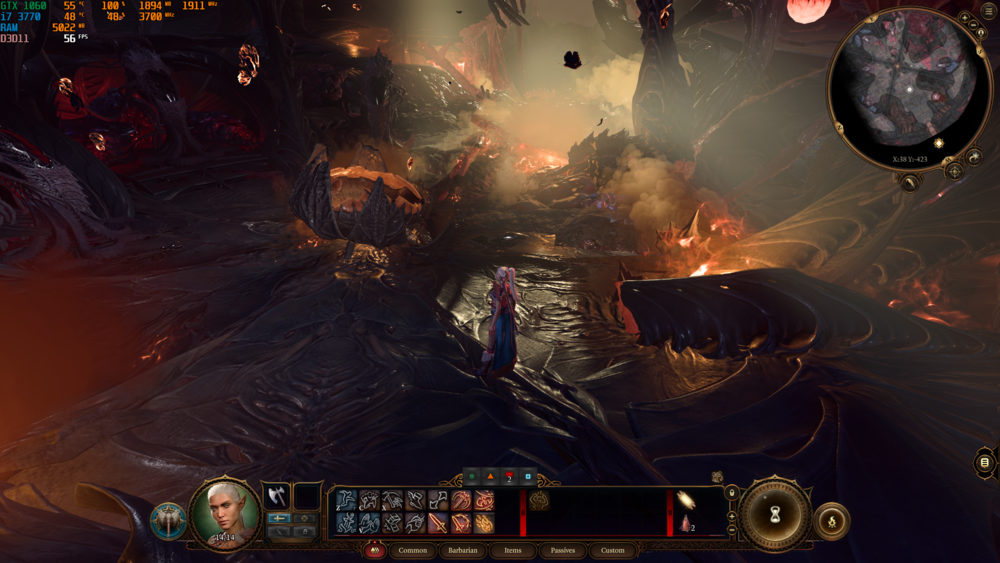1000x563 pixels.
Task: Switch to the Common hotbar tab
Action: (413, 550)
